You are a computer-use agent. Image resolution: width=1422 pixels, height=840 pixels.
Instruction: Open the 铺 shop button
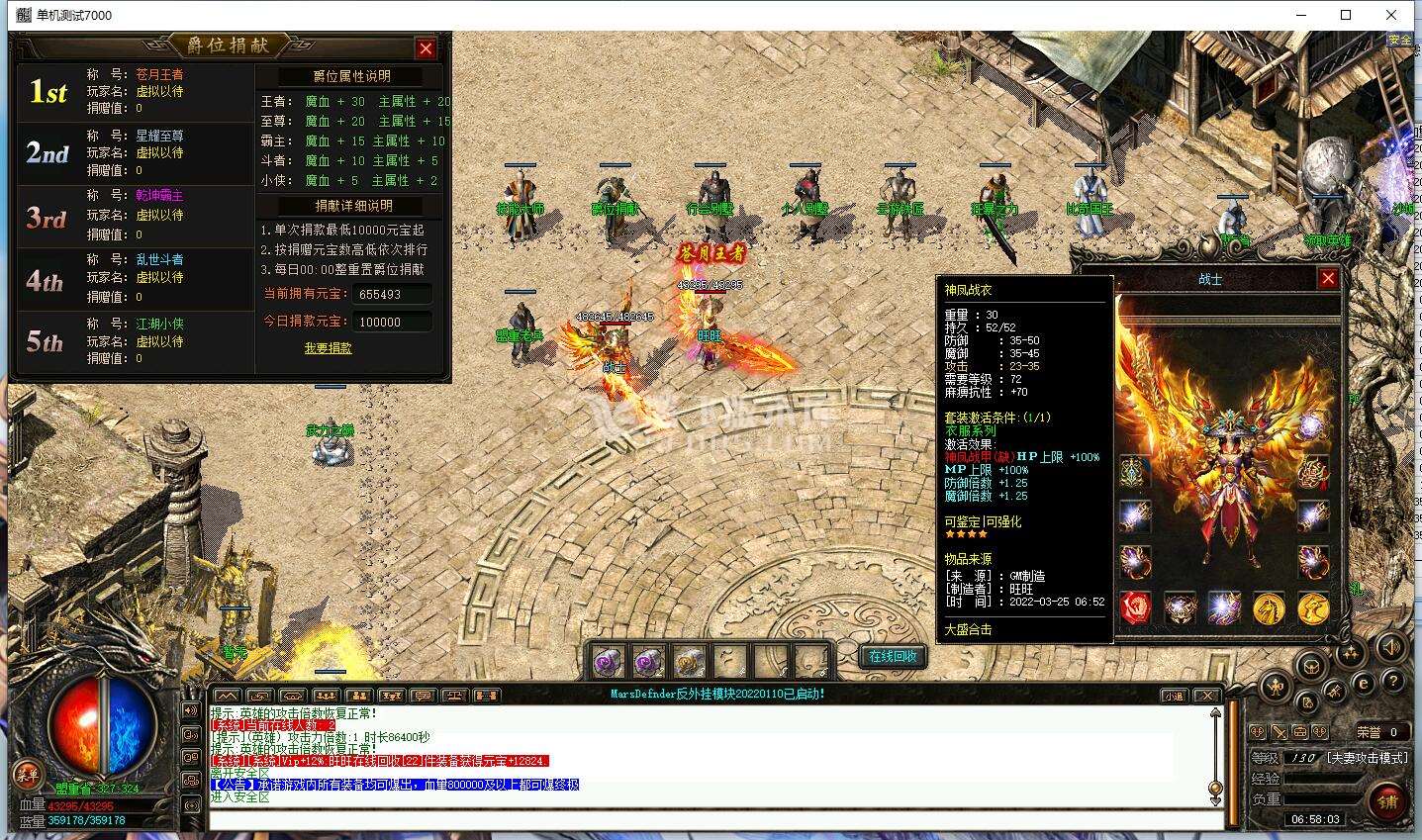(x=1386, y=801)
